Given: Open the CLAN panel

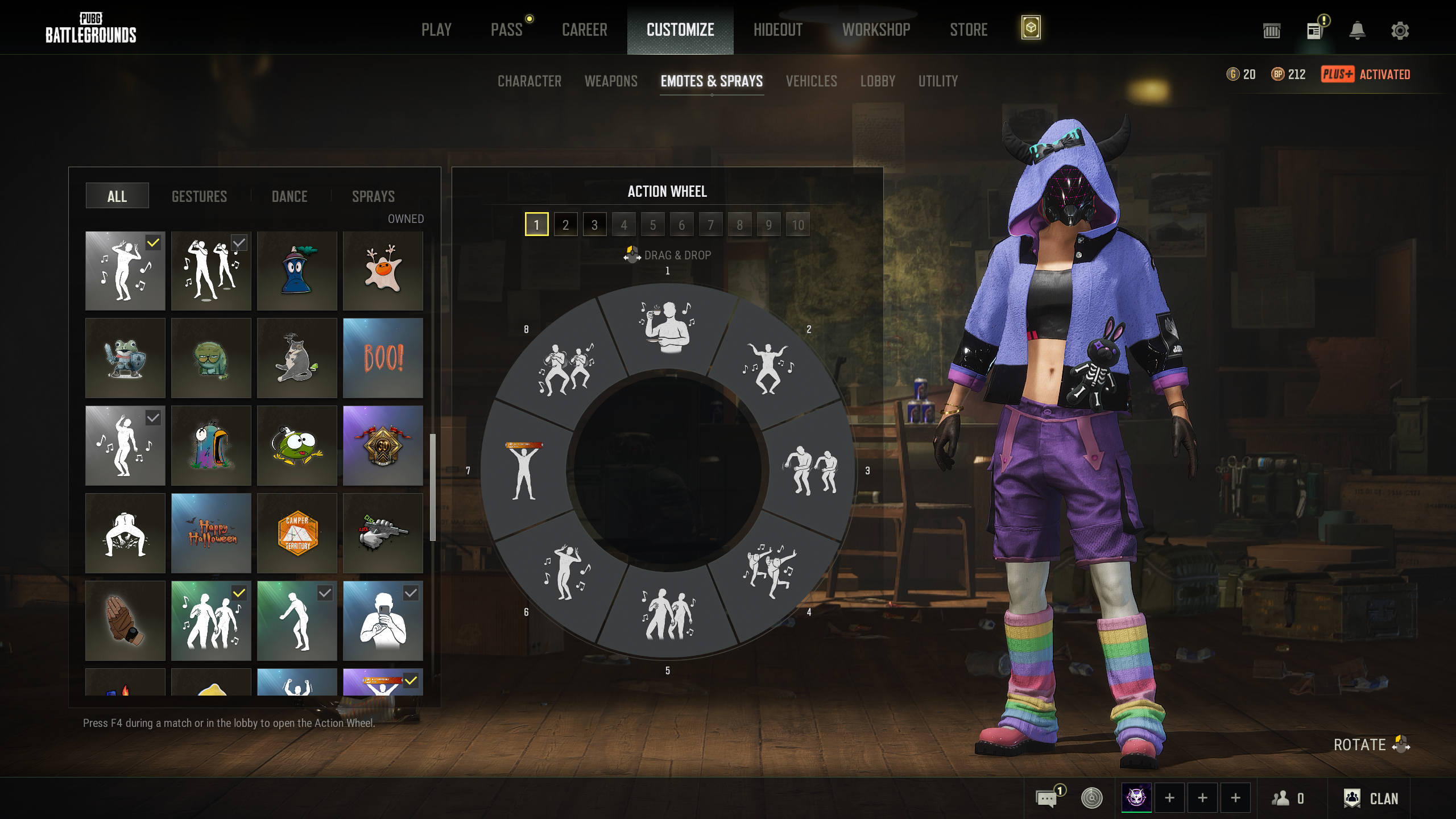Looking at the screenshot, I should click(1371, 799).
